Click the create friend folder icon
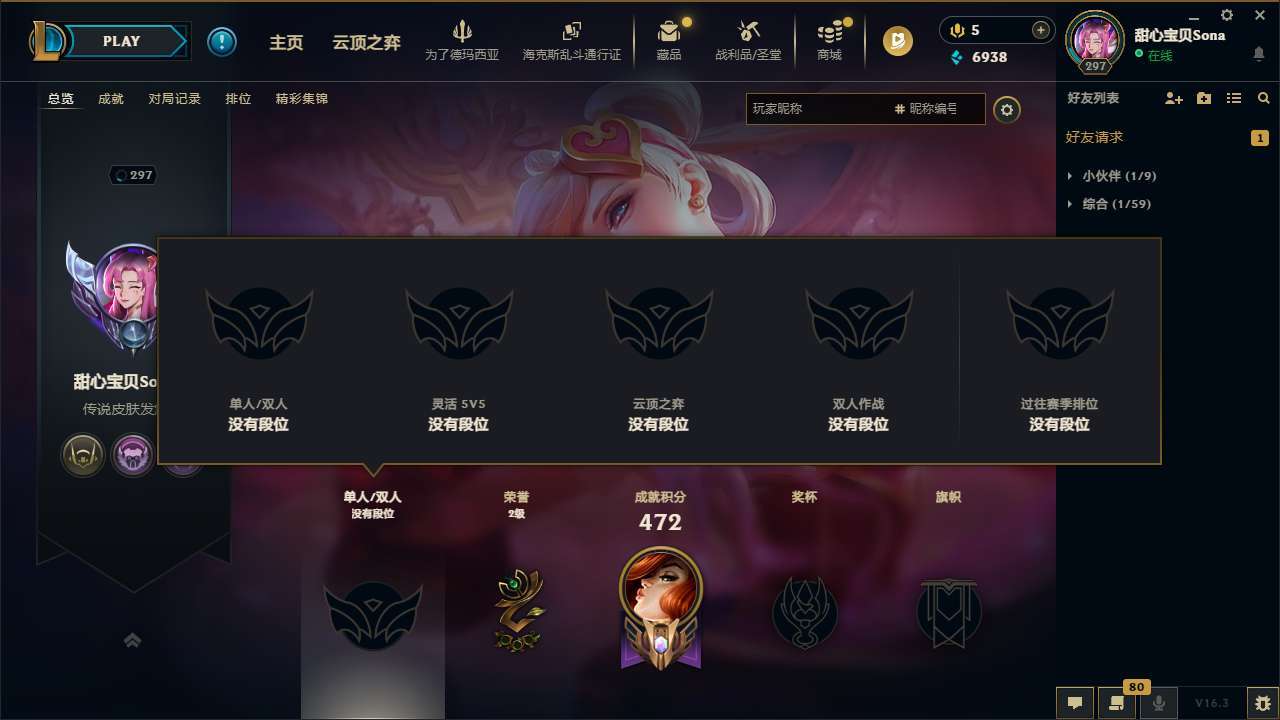The image size is (1280, 720). [x=1202, y=98]
